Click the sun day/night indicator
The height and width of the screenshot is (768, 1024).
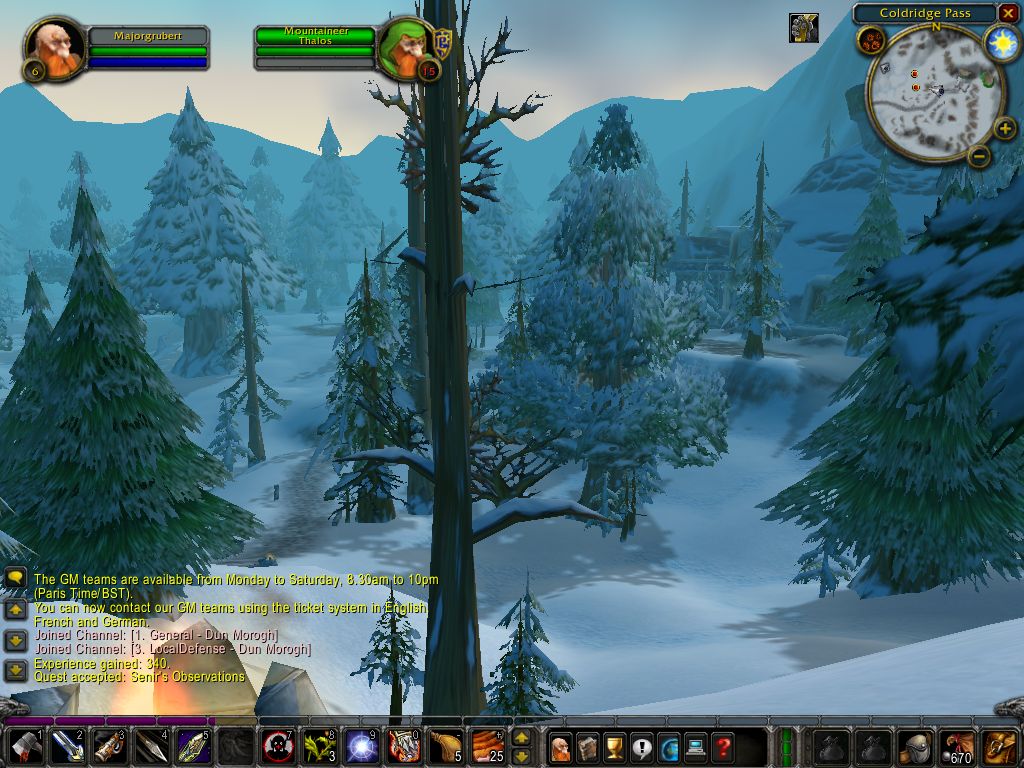tap(1001, 42)
